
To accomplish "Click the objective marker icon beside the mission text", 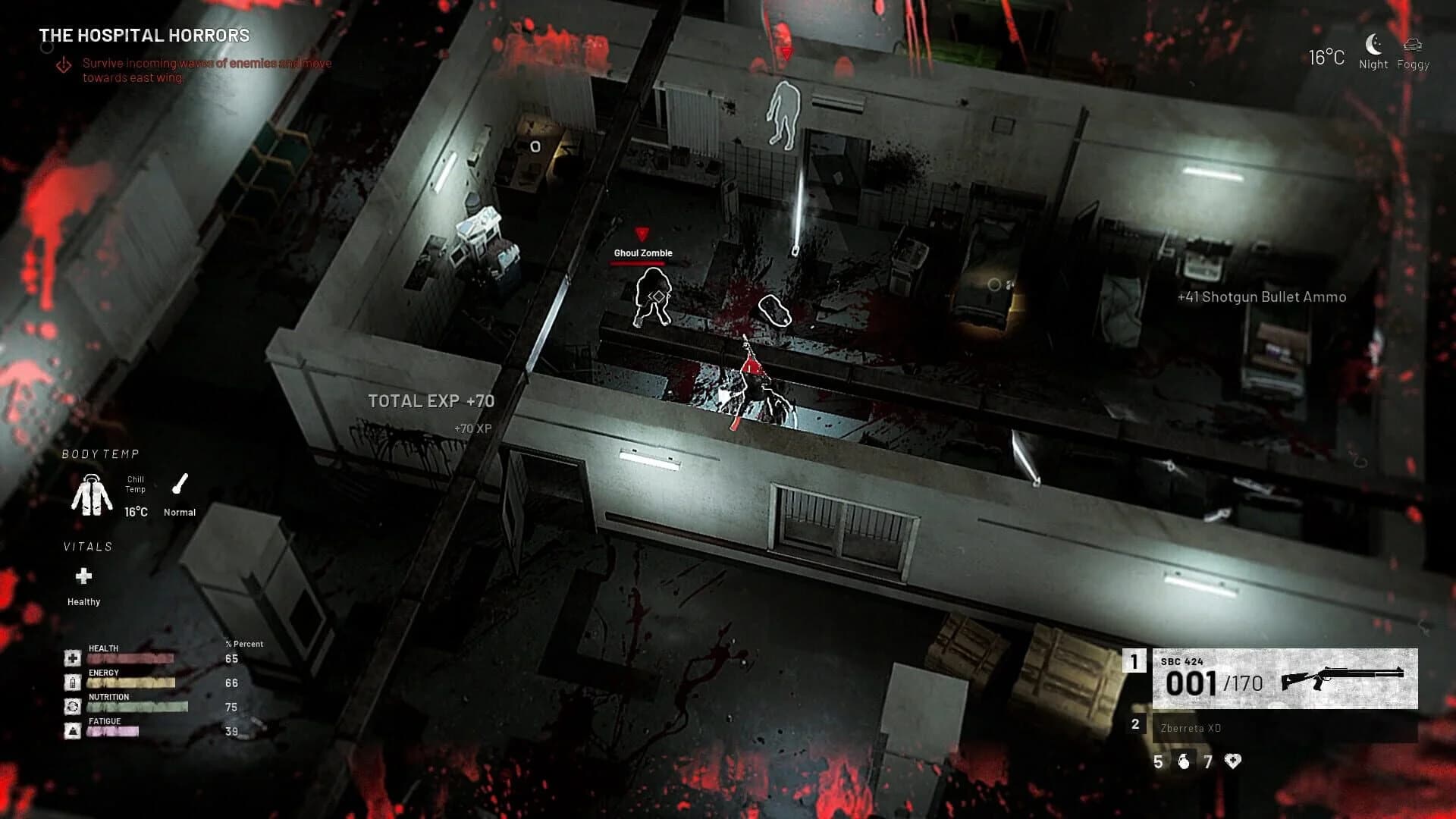I will pyautogui.click(x=64, y=65).
